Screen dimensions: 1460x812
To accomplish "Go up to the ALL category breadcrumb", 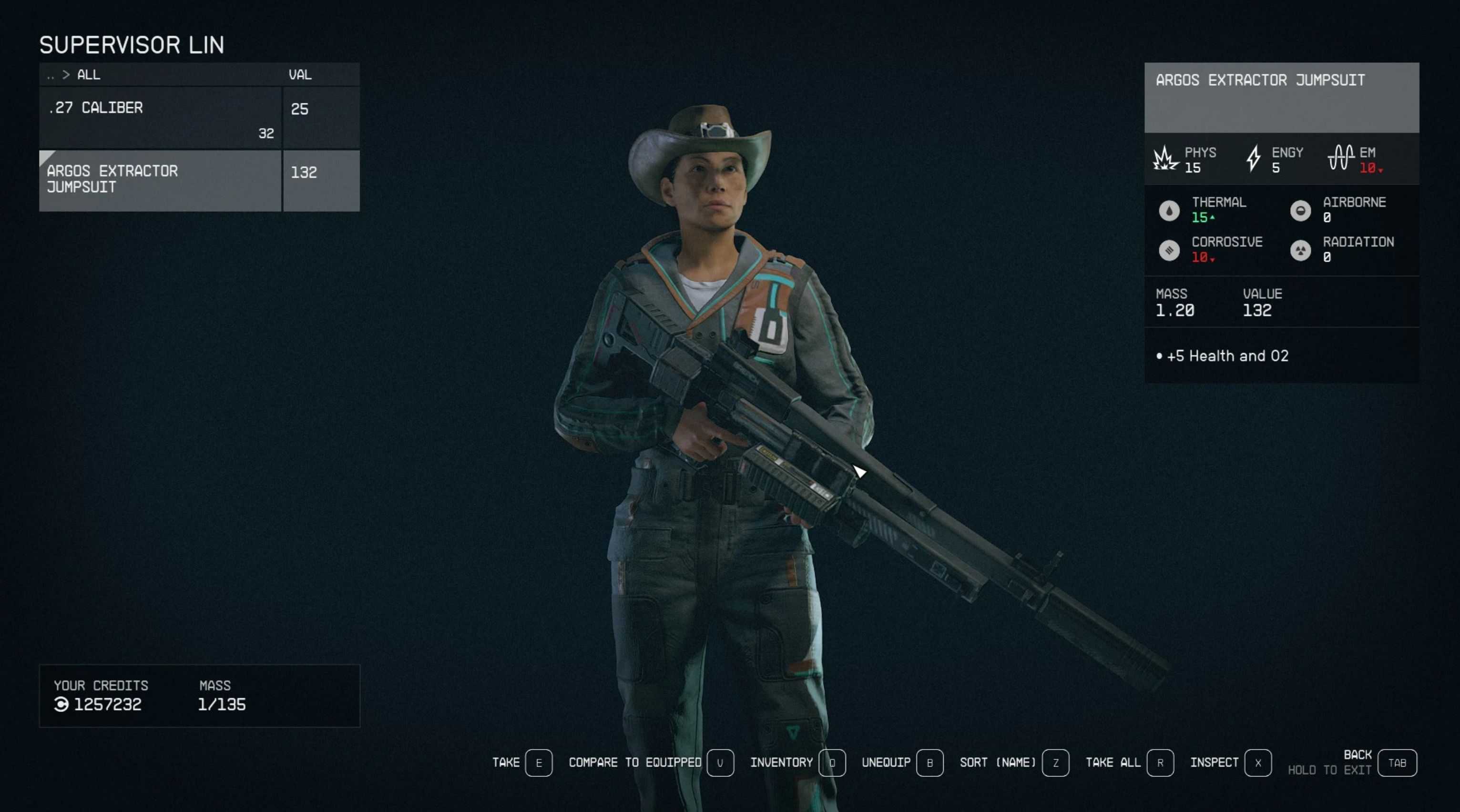I will pos(88,75).
